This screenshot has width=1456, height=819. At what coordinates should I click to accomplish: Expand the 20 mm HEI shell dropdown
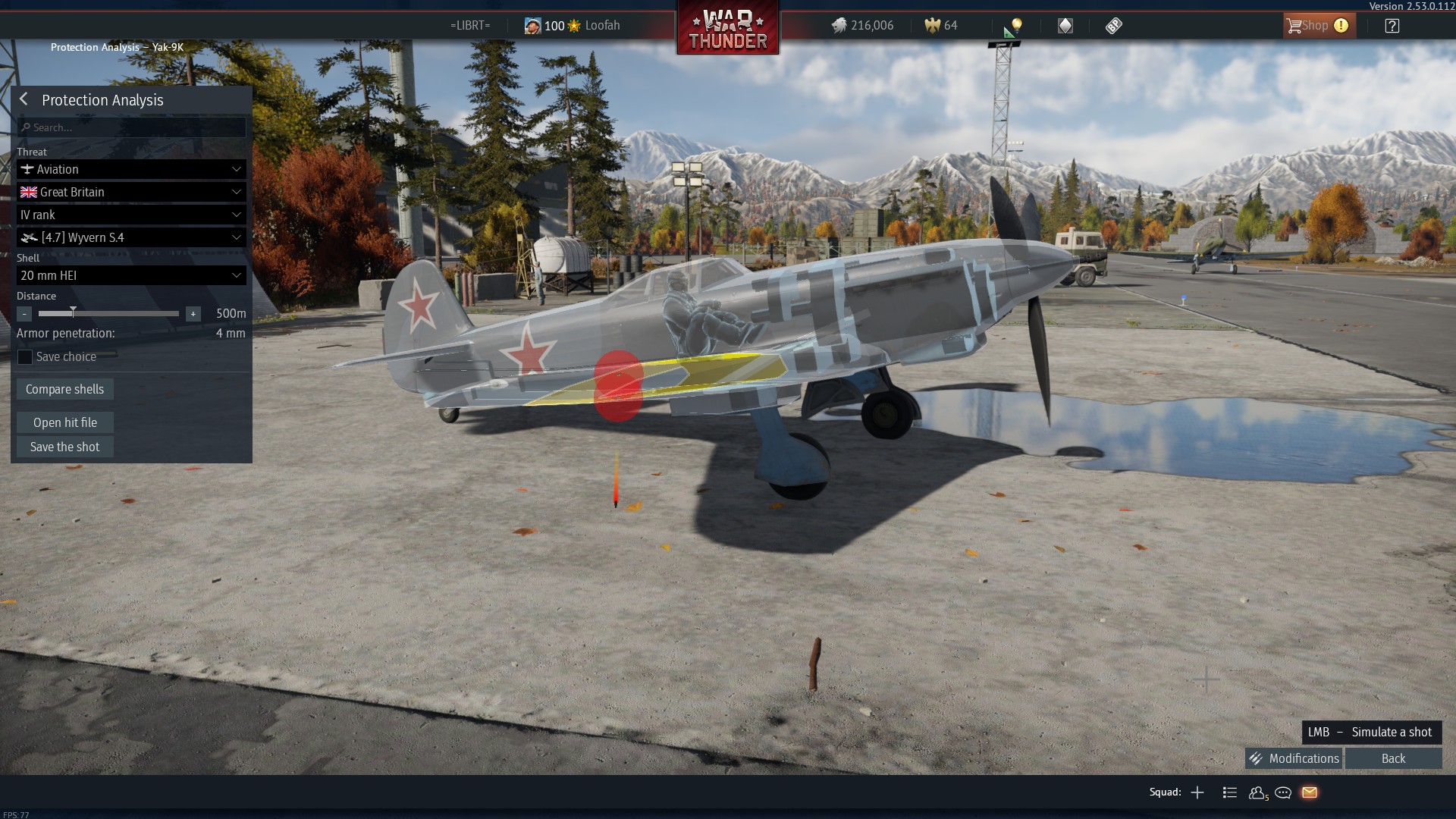(x=131, y=275)
